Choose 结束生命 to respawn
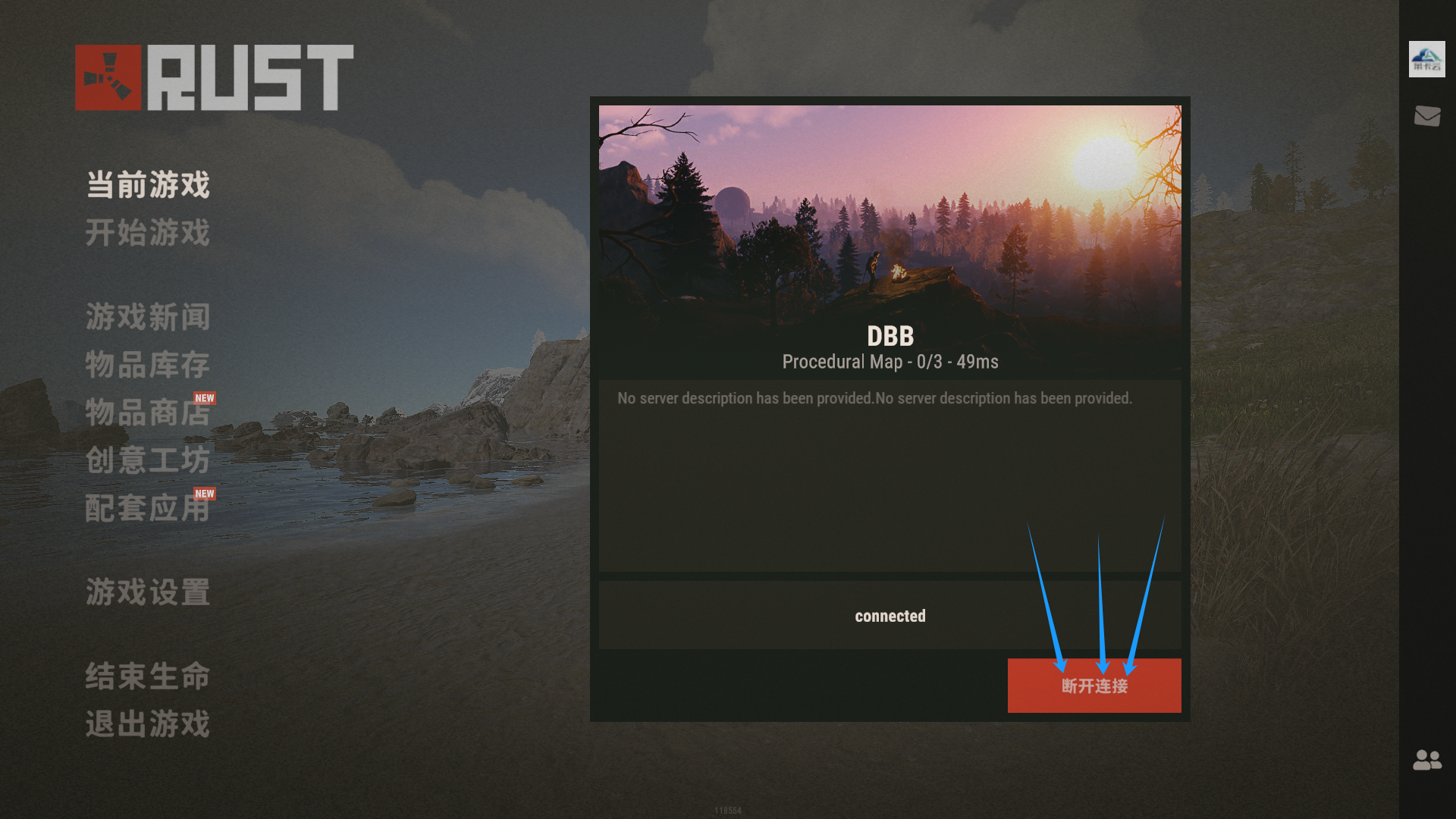Image resolution: width=1456 pixels, height=819 pixels. (148, 676)
